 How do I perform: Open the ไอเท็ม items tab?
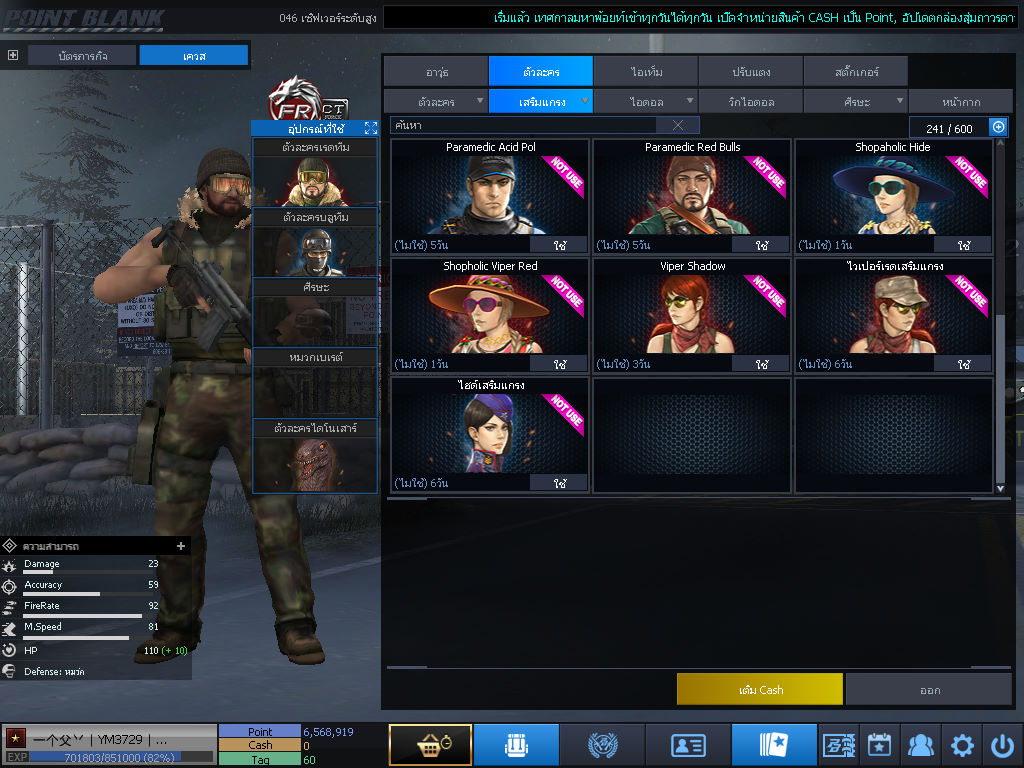645,72
